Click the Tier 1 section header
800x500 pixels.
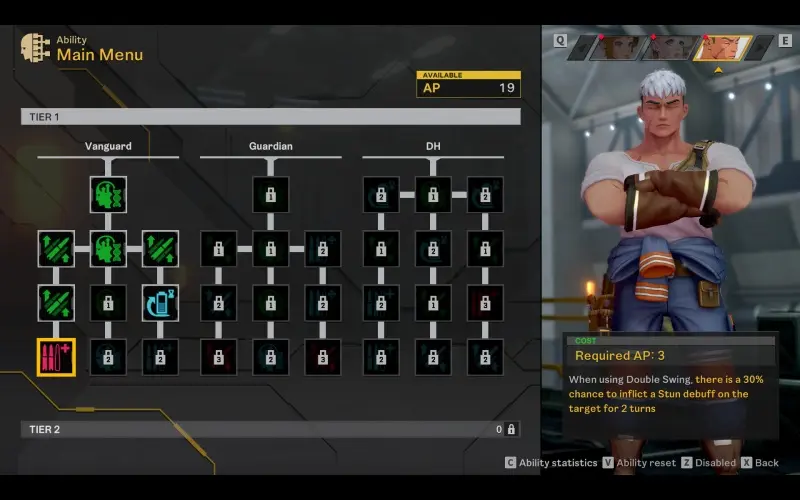(270, 117)
